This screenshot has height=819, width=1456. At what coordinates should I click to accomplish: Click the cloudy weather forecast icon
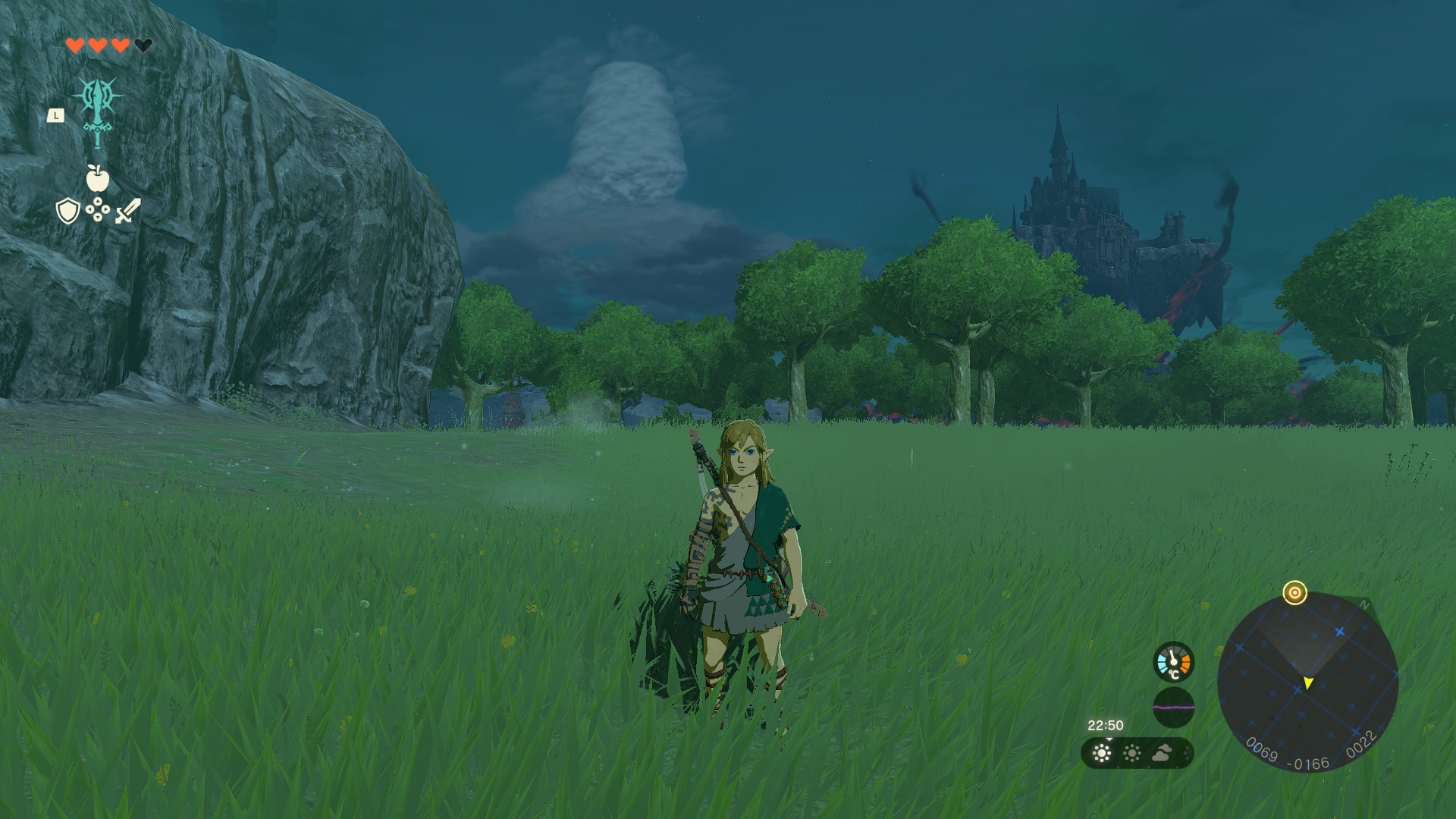pos(1162,753)
